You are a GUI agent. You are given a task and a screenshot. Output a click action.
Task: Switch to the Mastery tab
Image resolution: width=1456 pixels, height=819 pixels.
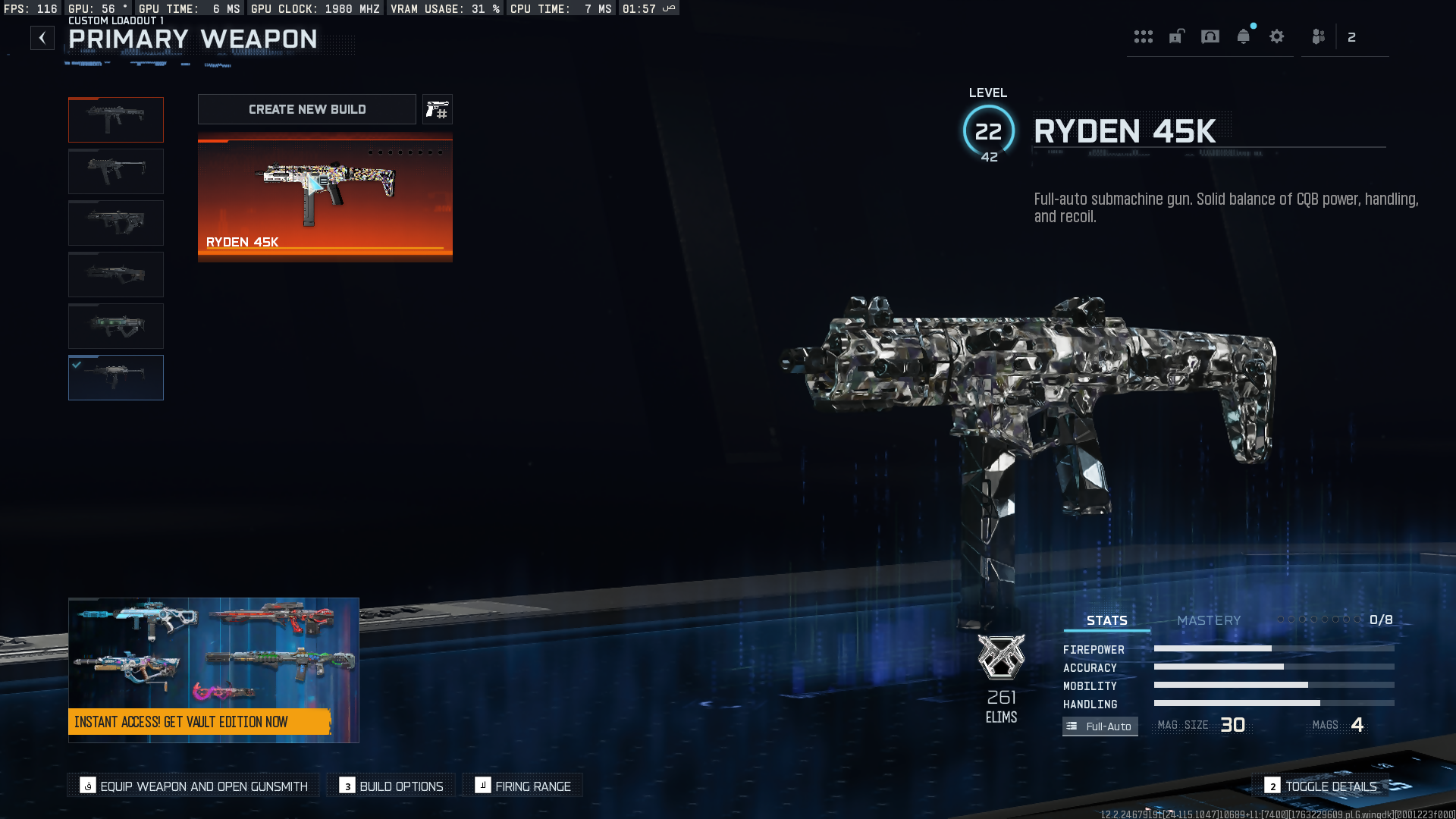click(1209, 620)
